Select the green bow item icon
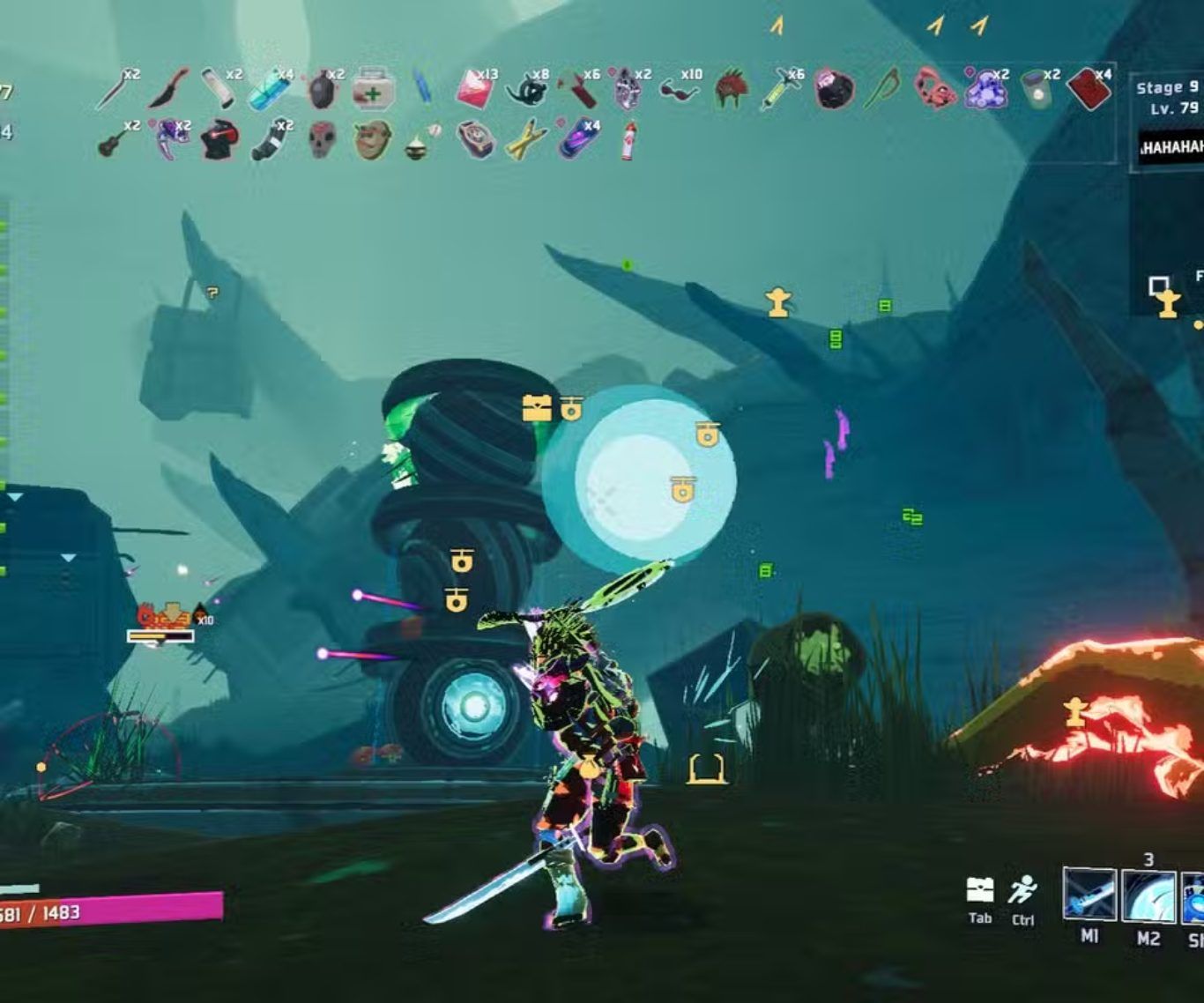The image size is (1204, 1003). coord(883,89)
